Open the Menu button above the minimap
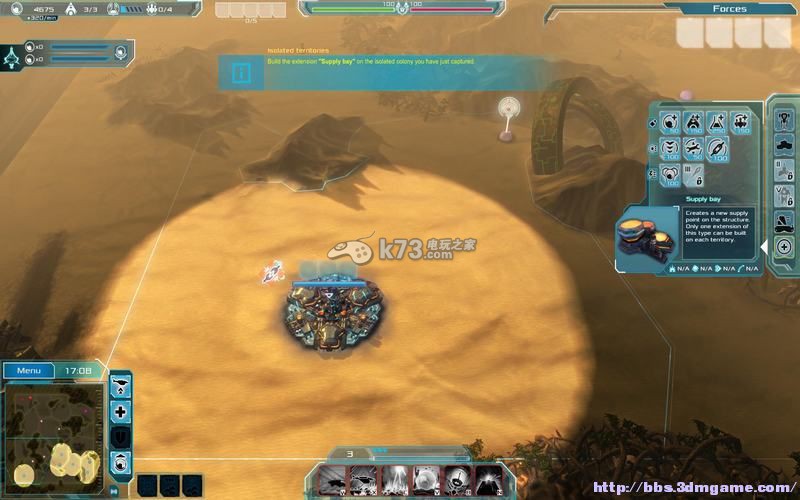This screenshot has height=500, width=800. pyautogui.click(x=28, y=370)
